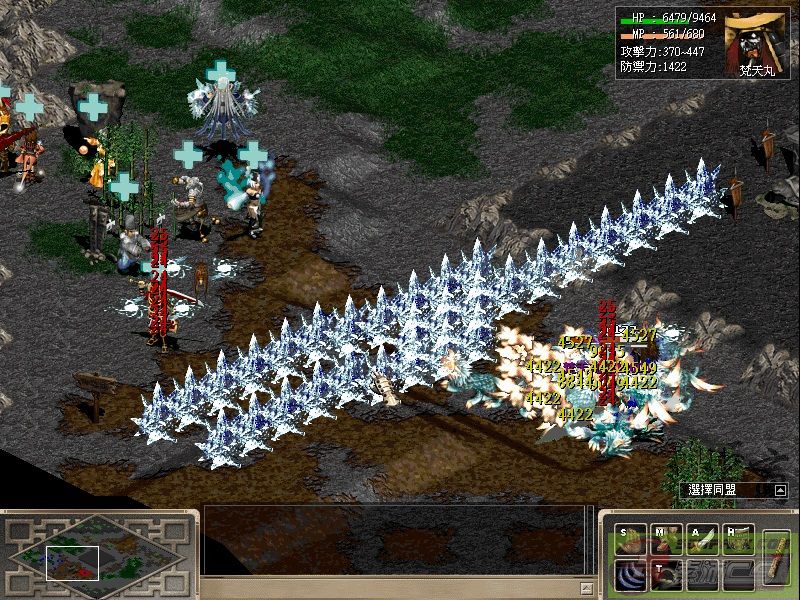This screenshot has width=800, height=600.
Task: Expand the 選擇同盟 alliance dropdown arrow
Action: pos(781,490)
